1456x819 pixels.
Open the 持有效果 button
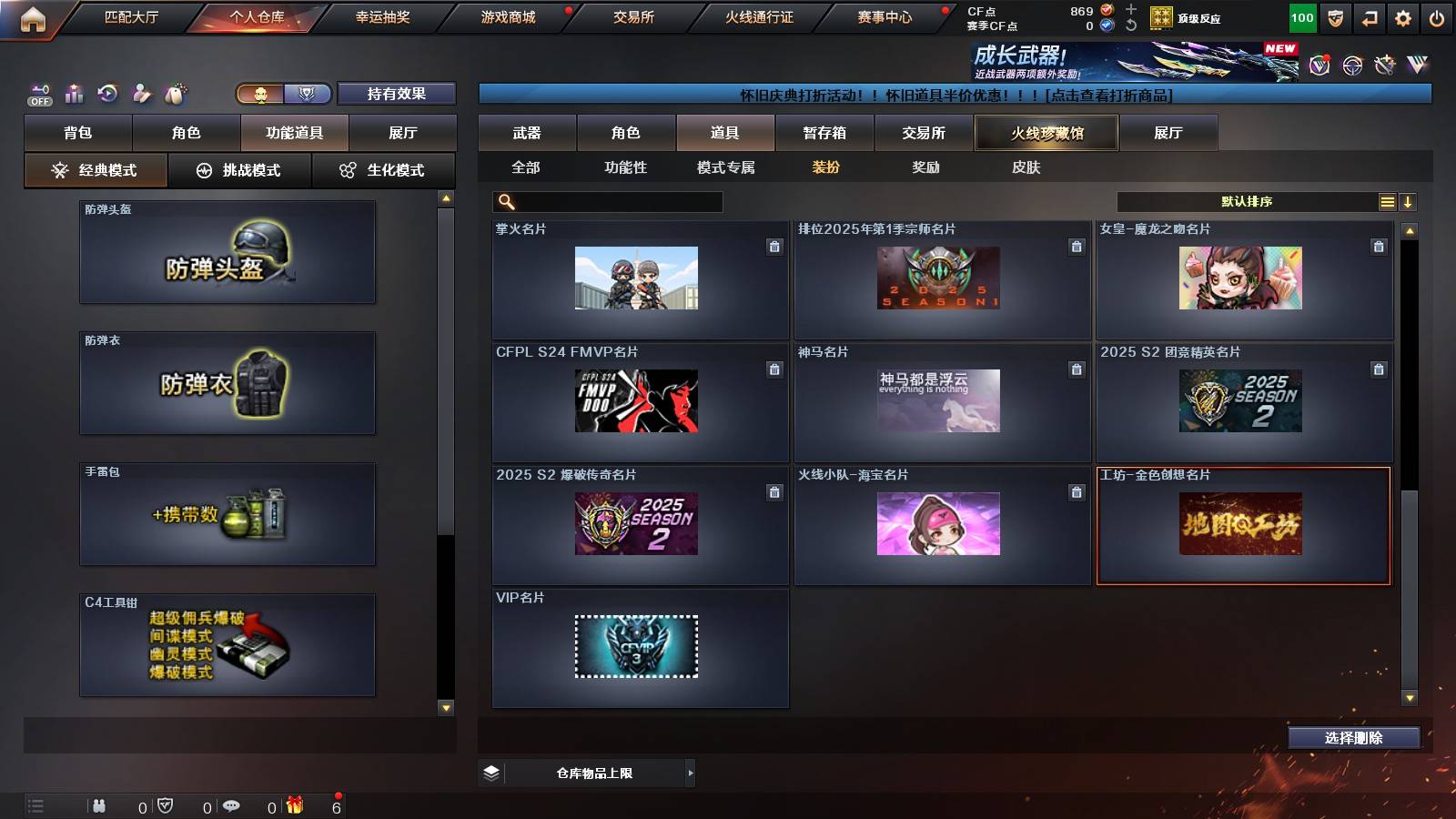tap(397, 94)
